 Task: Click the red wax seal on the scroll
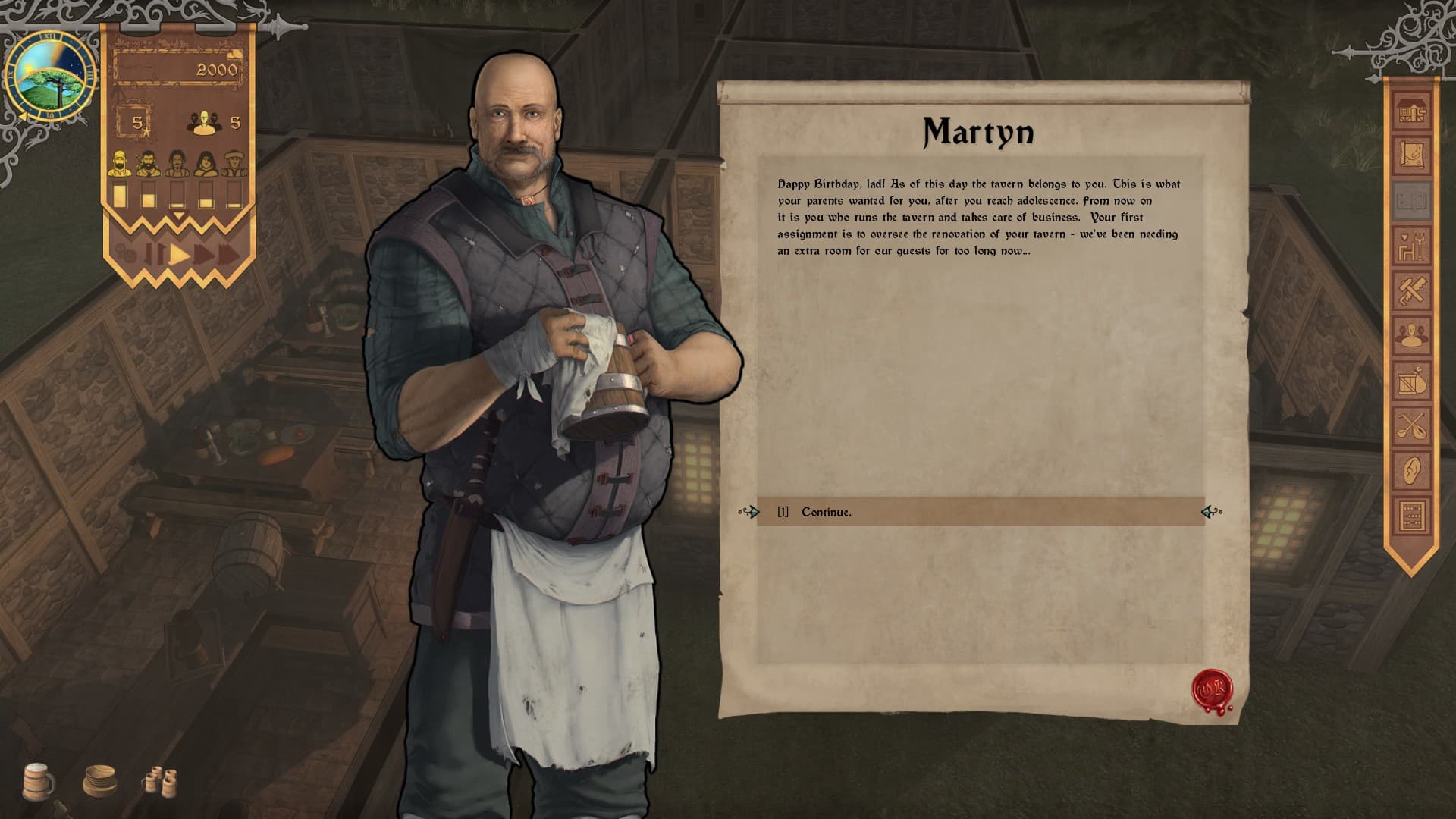pos(1210,689)
